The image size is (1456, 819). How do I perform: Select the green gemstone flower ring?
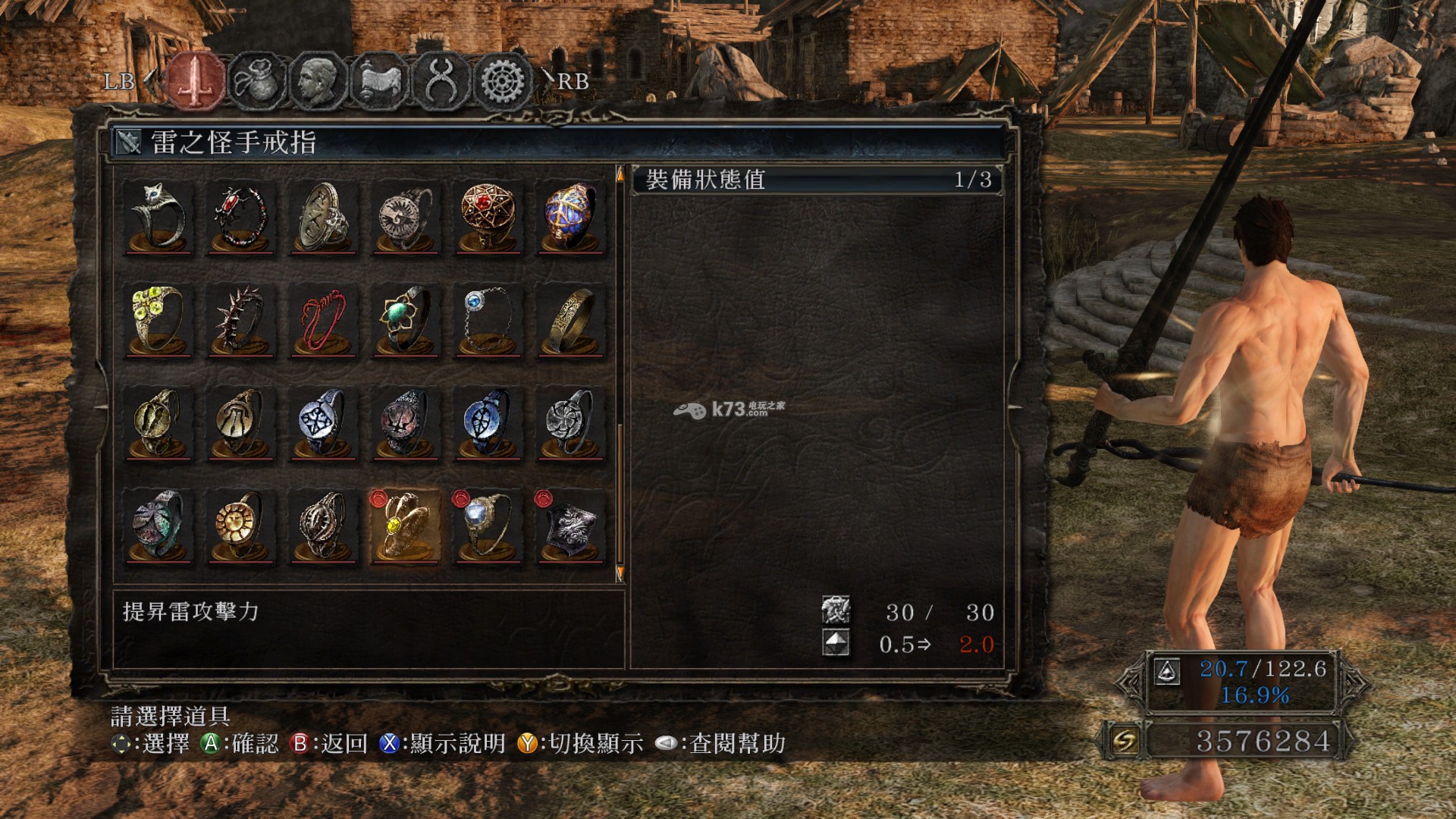pyautogui.click(x=406, y=320)
